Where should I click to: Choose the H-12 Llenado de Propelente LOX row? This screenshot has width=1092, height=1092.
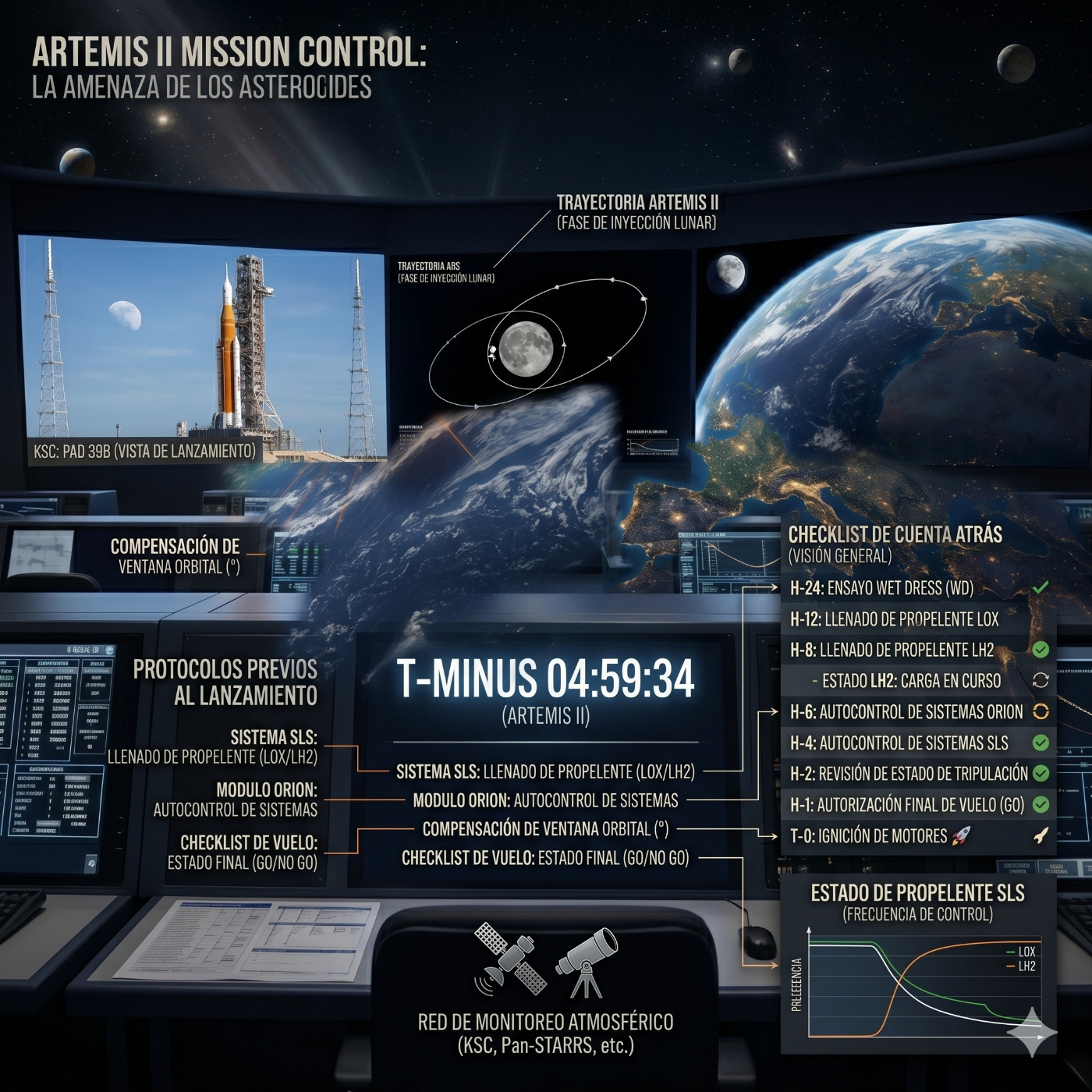click(894, 619)
